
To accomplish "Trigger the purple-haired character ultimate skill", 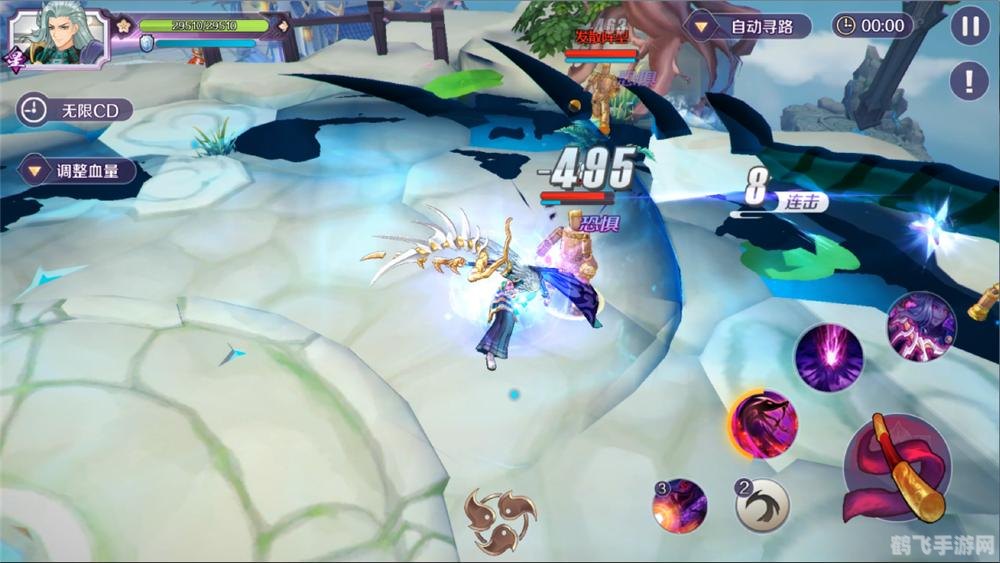I will coord(921,326).
